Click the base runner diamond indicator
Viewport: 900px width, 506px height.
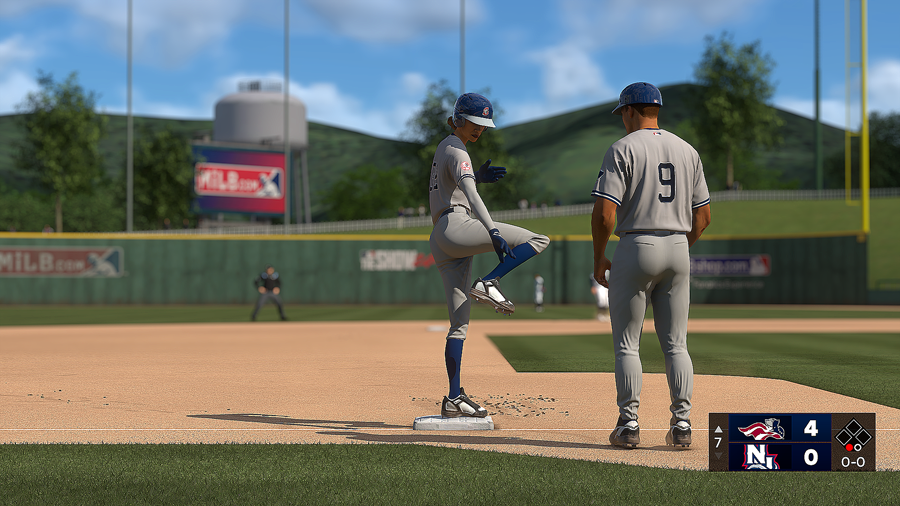(x=853, y=434)
